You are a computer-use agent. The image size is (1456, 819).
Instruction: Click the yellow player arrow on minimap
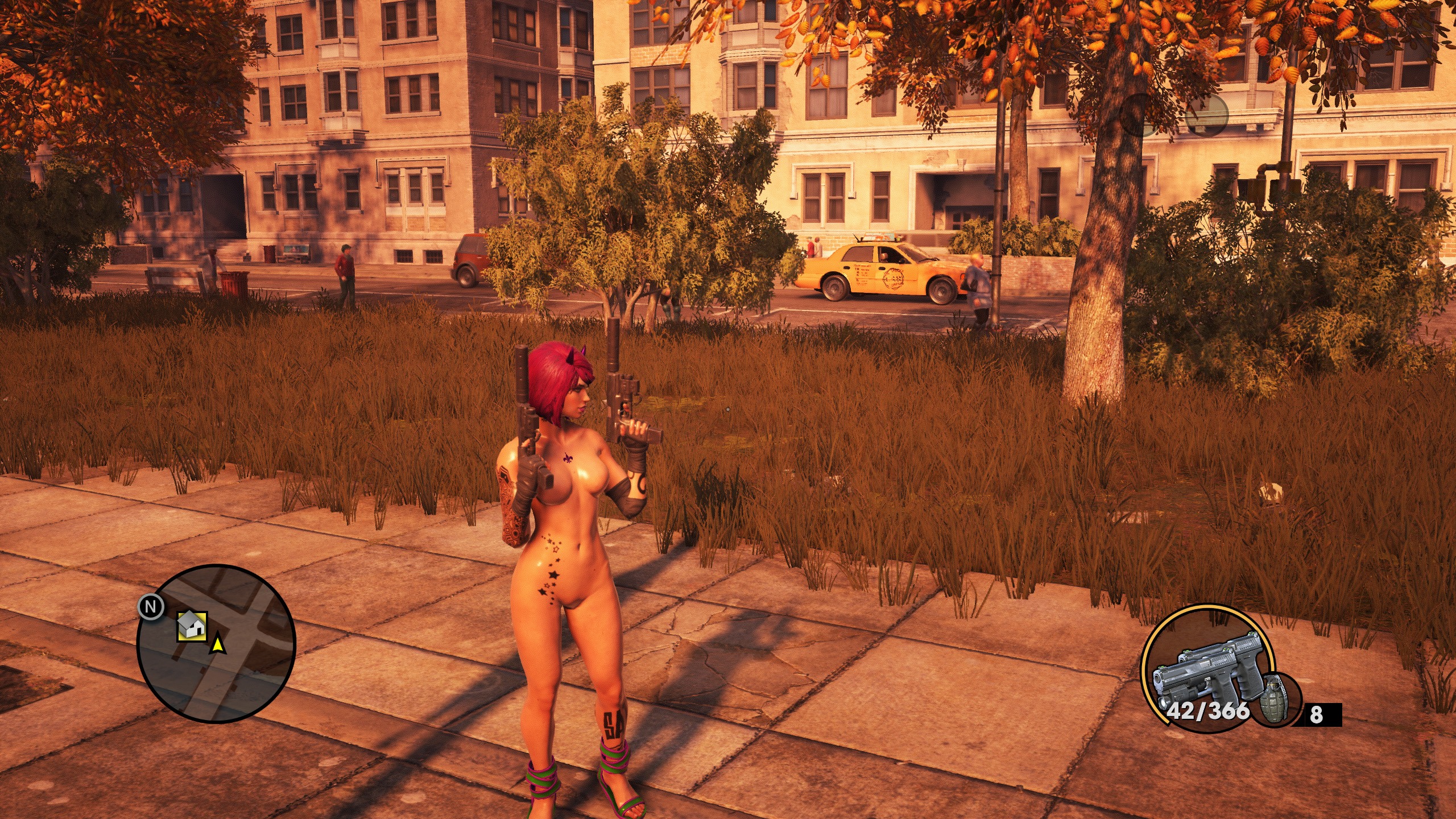pyautogui.click(x=217, y=645)
